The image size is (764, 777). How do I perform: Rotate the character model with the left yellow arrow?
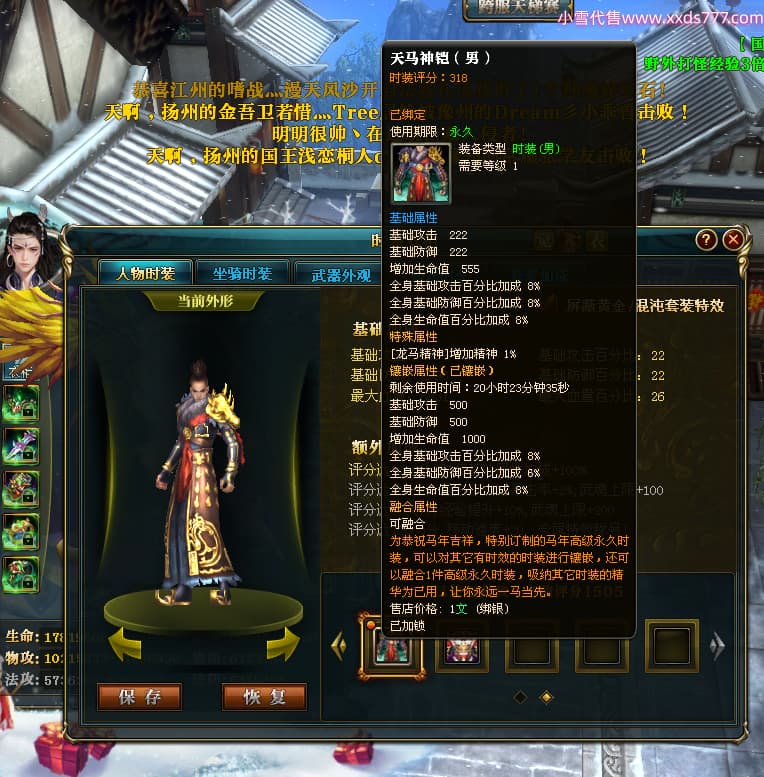tap(124, 644)
